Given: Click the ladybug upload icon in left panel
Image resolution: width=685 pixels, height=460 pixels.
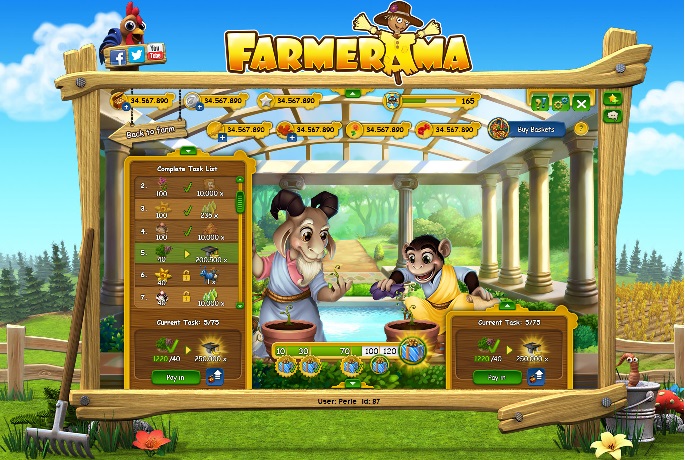Looking at the screenshot, I should [216, 377].
